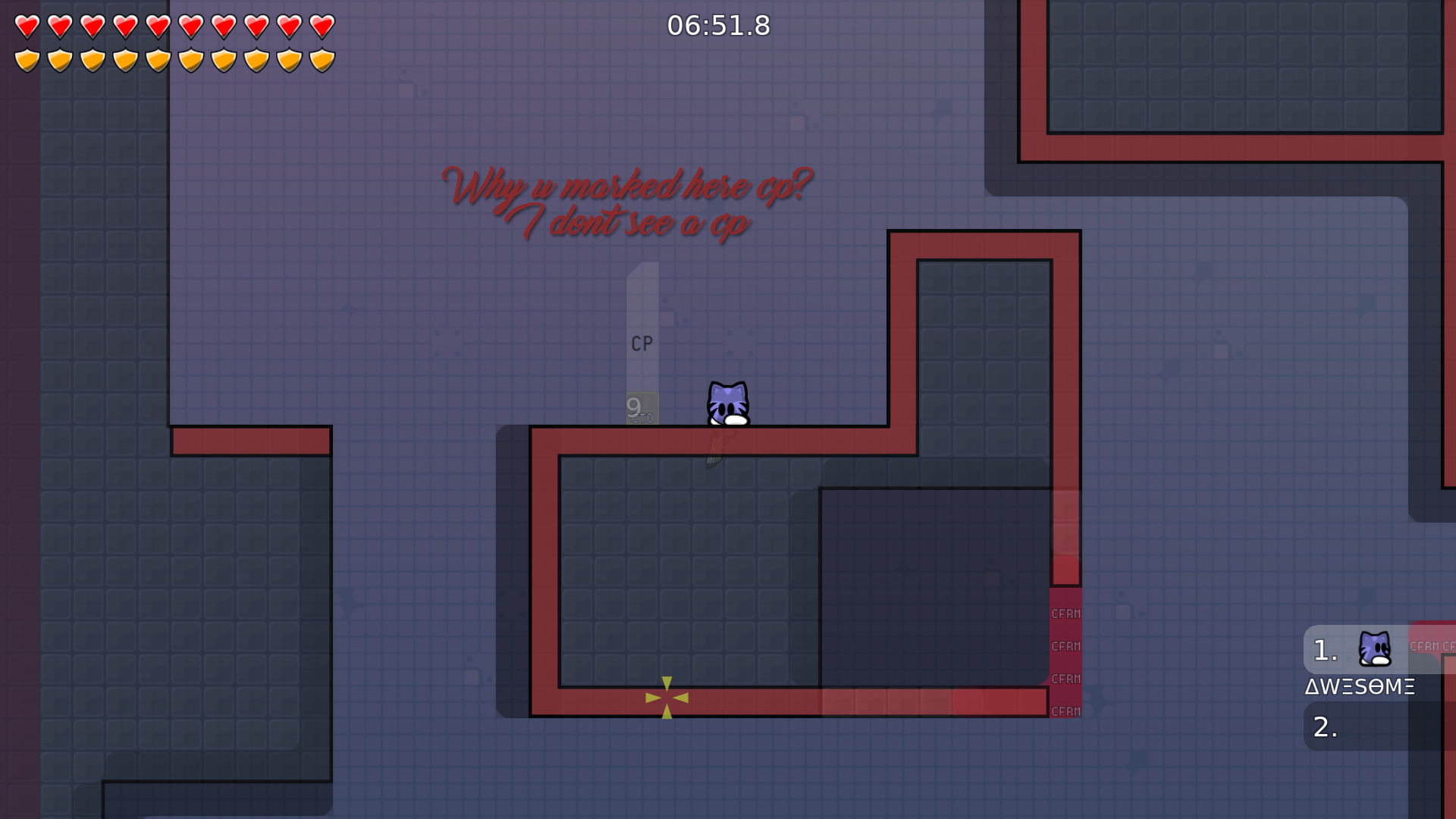Click the race timer showing 06:51.8
1456x819 pixels.
click(717, 25)
